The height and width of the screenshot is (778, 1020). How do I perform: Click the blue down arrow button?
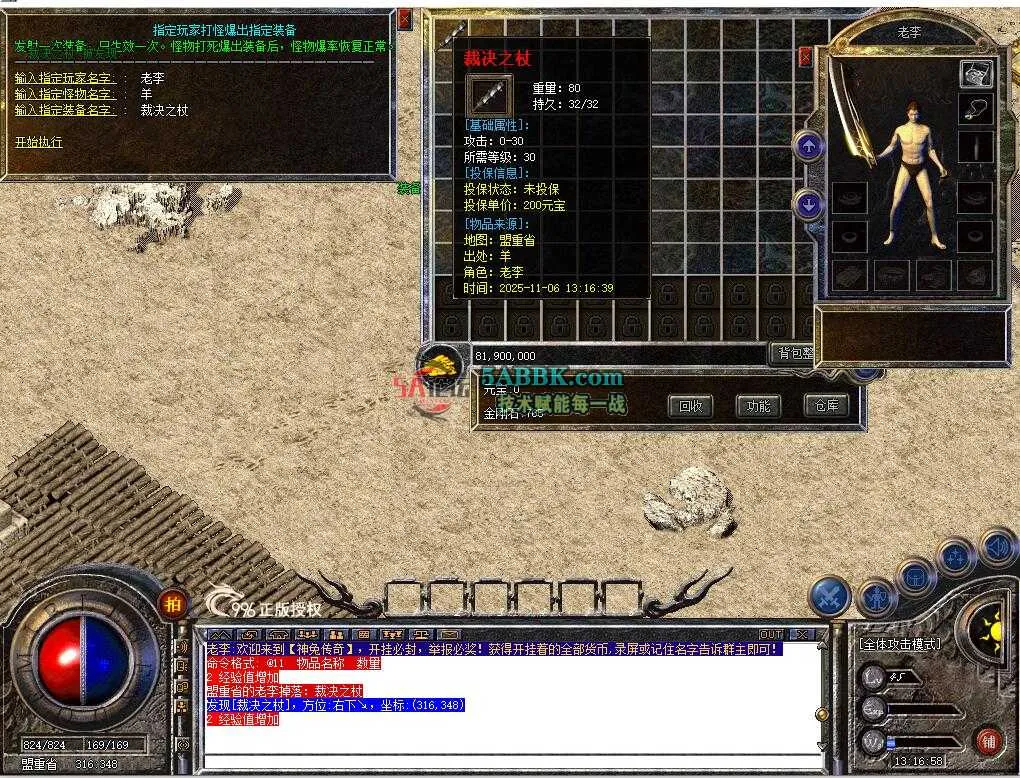click(x=808, y=205)
